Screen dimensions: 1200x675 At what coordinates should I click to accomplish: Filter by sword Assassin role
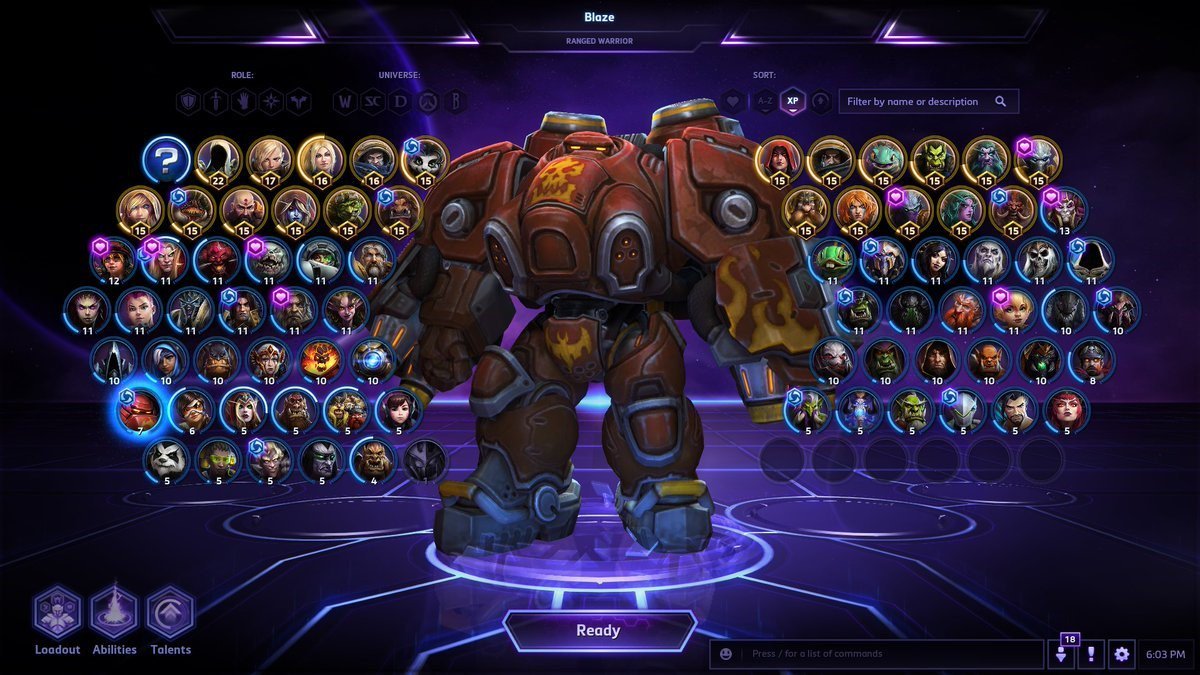[x=216, y=101]
